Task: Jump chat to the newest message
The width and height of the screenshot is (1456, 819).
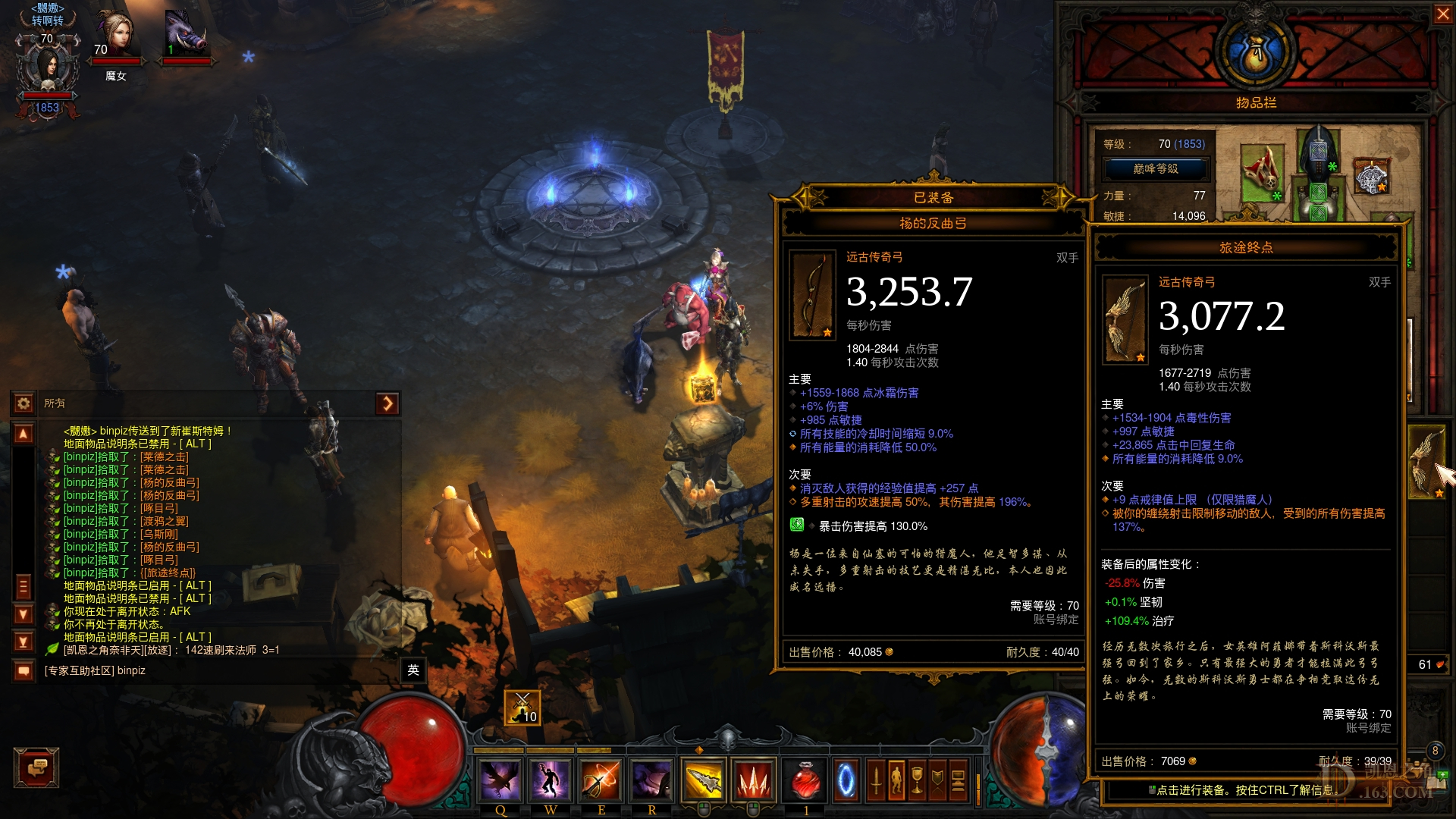Action: pyautogui.click(x=24, y=642)
